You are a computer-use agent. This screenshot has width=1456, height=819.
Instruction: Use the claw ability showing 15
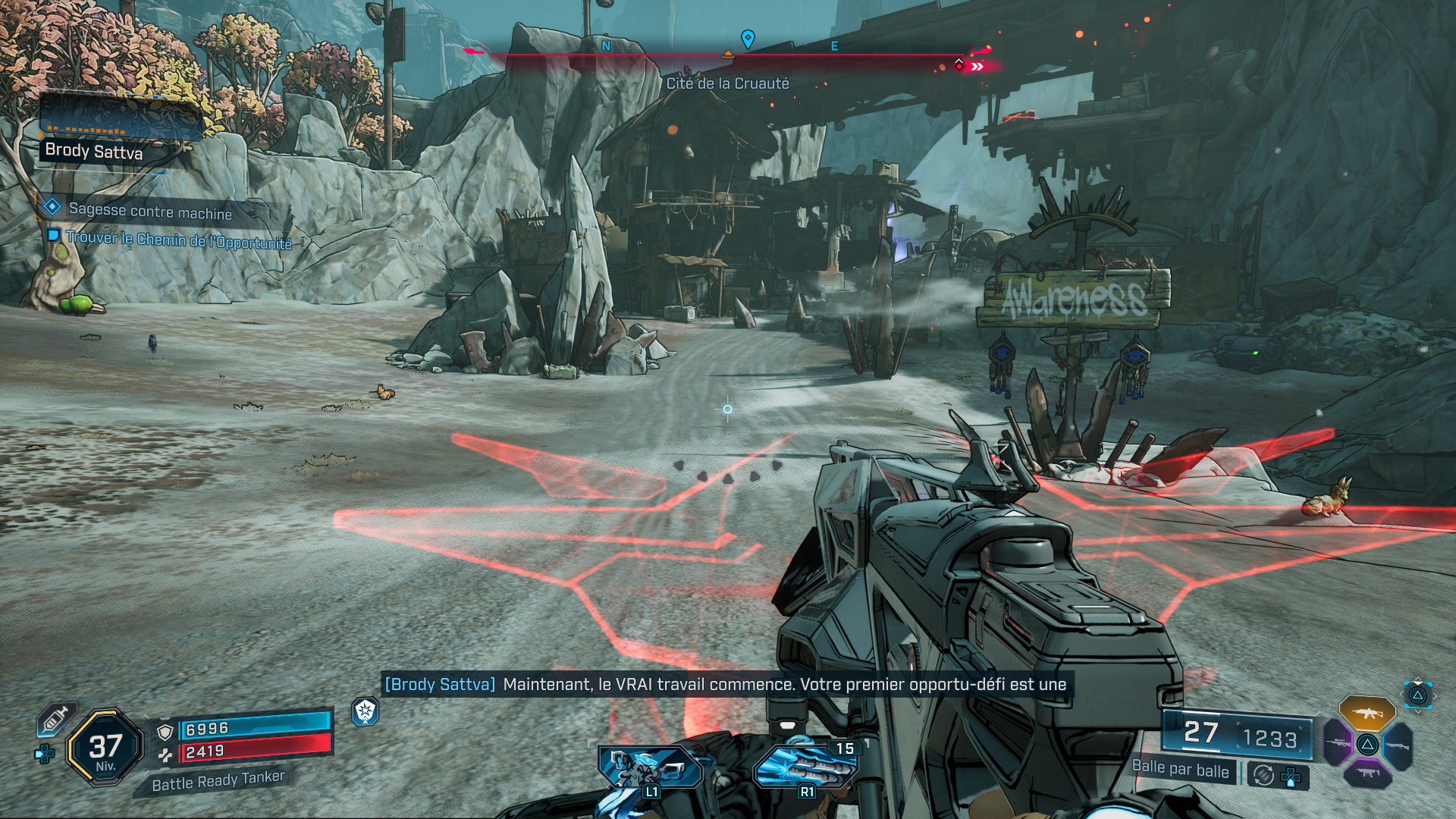(805, 766)
